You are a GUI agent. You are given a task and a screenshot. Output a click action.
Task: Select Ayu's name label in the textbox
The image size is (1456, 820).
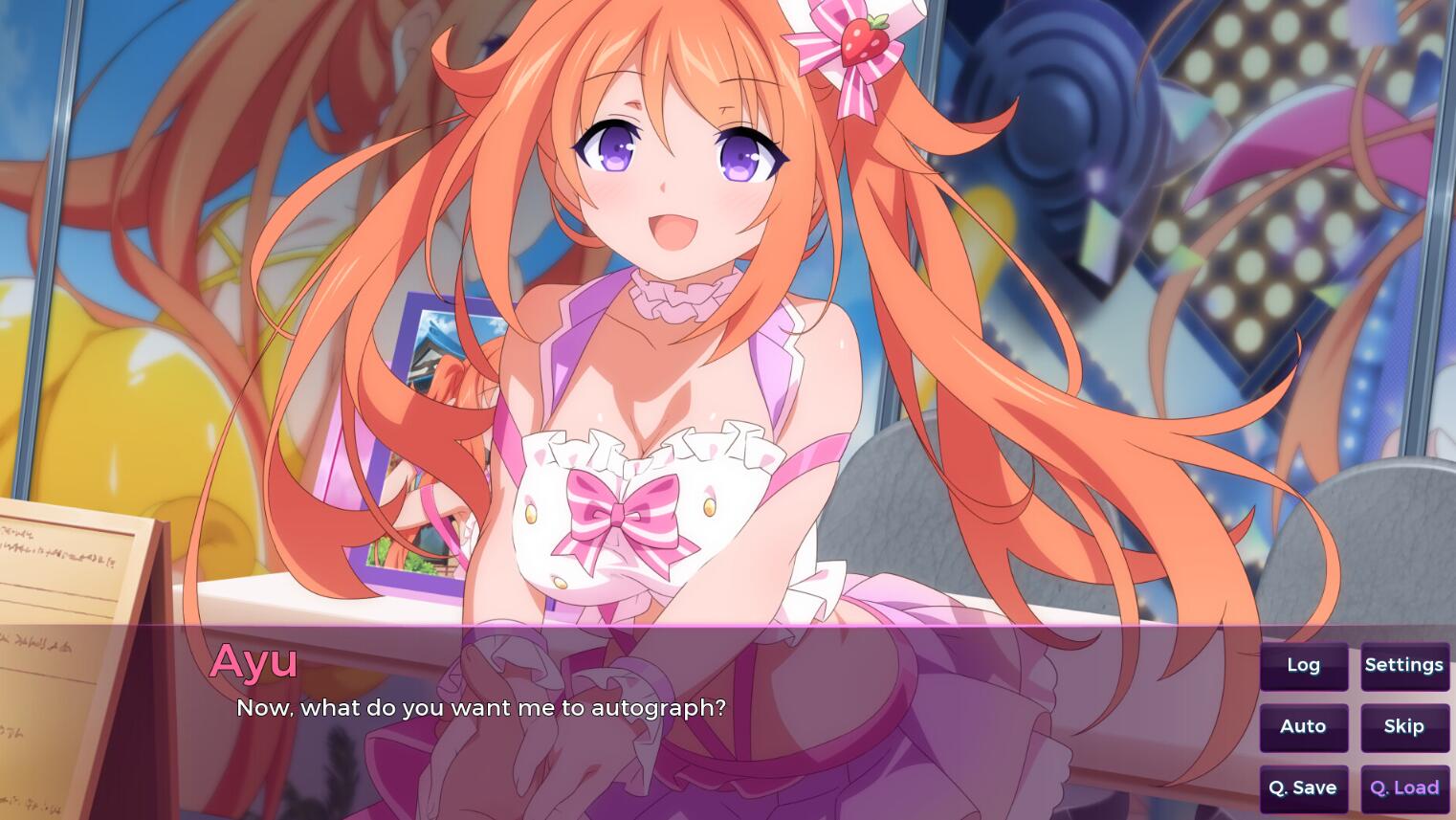pyautogui.click(x=253, y=661)
